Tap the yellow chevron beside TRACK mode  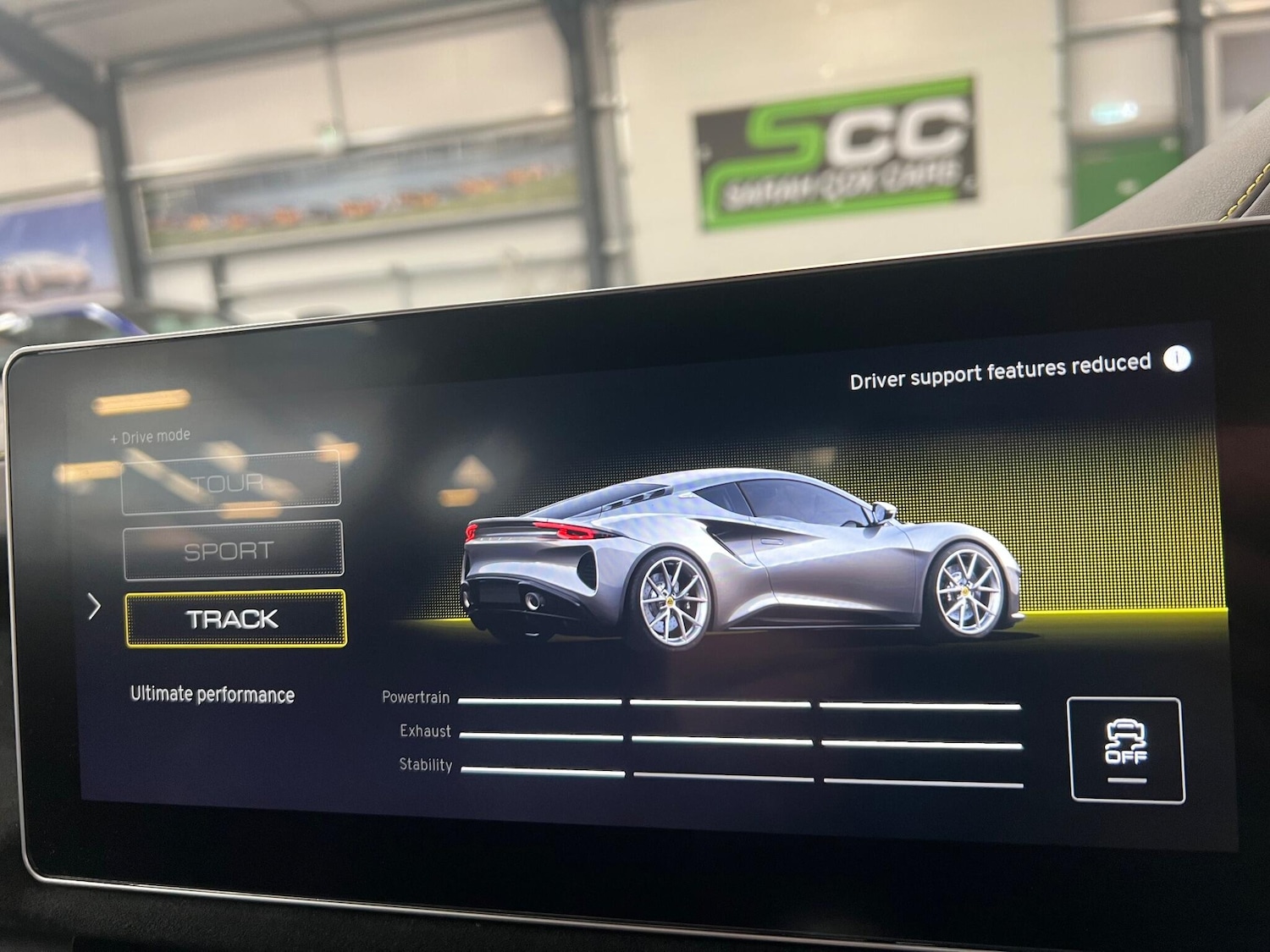[95, 608]
